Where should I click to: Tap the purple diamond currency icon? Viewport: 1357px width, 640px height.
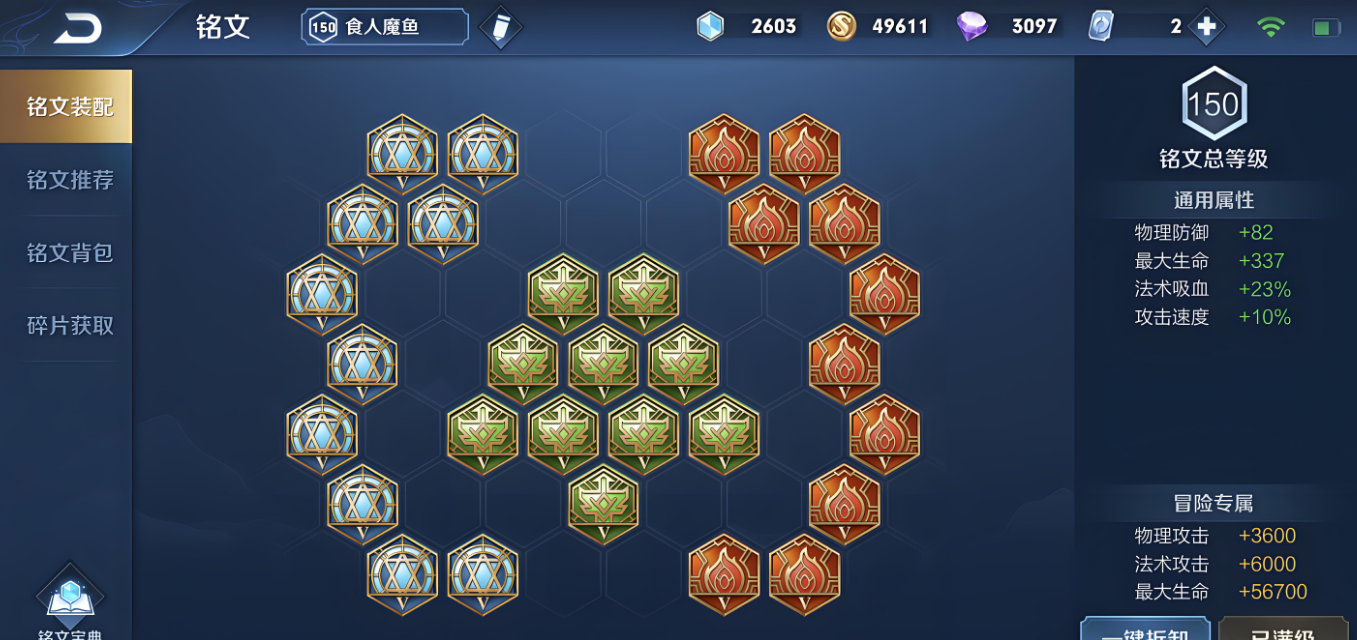pyautogui.click(x=971, y=27)
